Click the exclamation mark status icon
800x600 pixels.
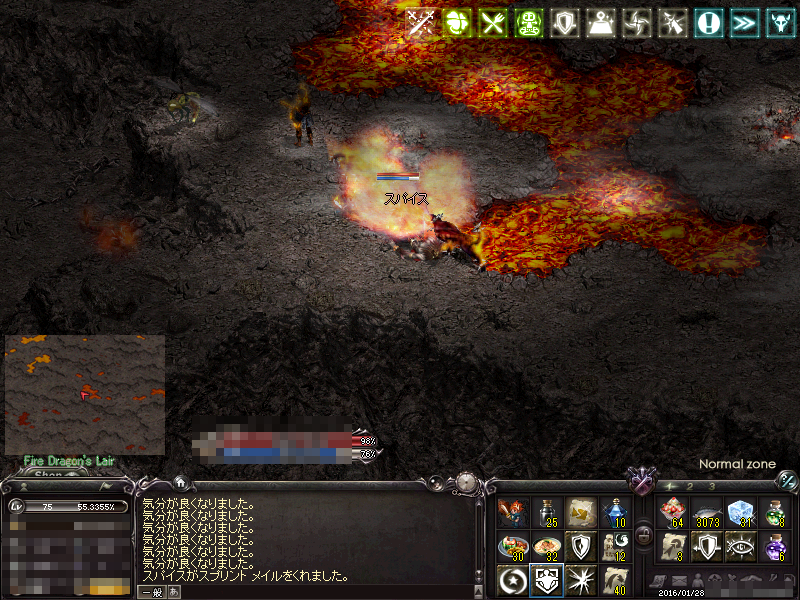coord(710,23)
